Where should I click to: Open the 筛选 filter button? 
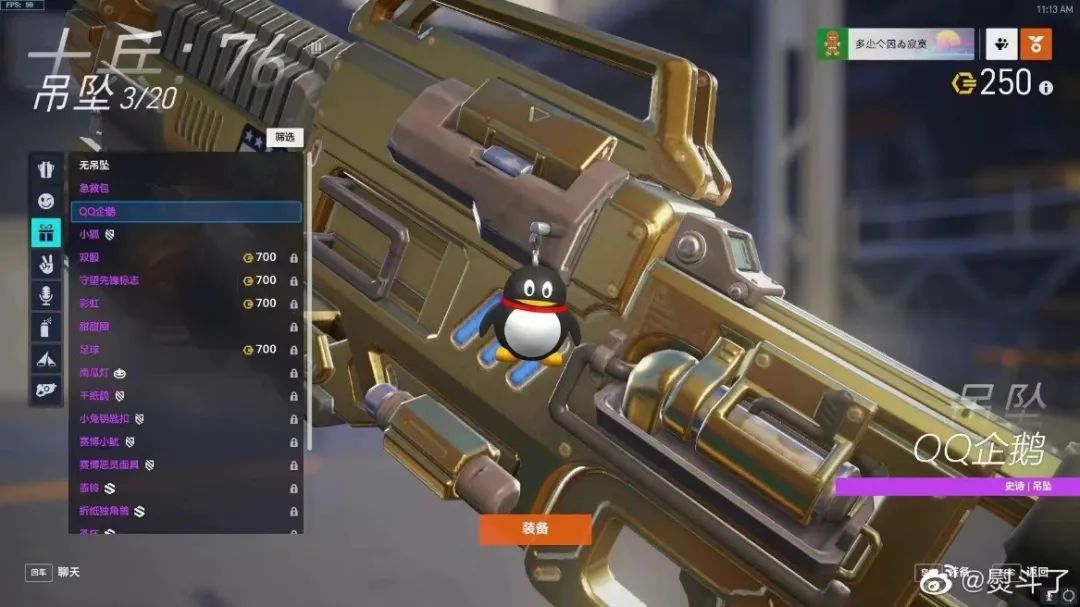pos(285,137)
